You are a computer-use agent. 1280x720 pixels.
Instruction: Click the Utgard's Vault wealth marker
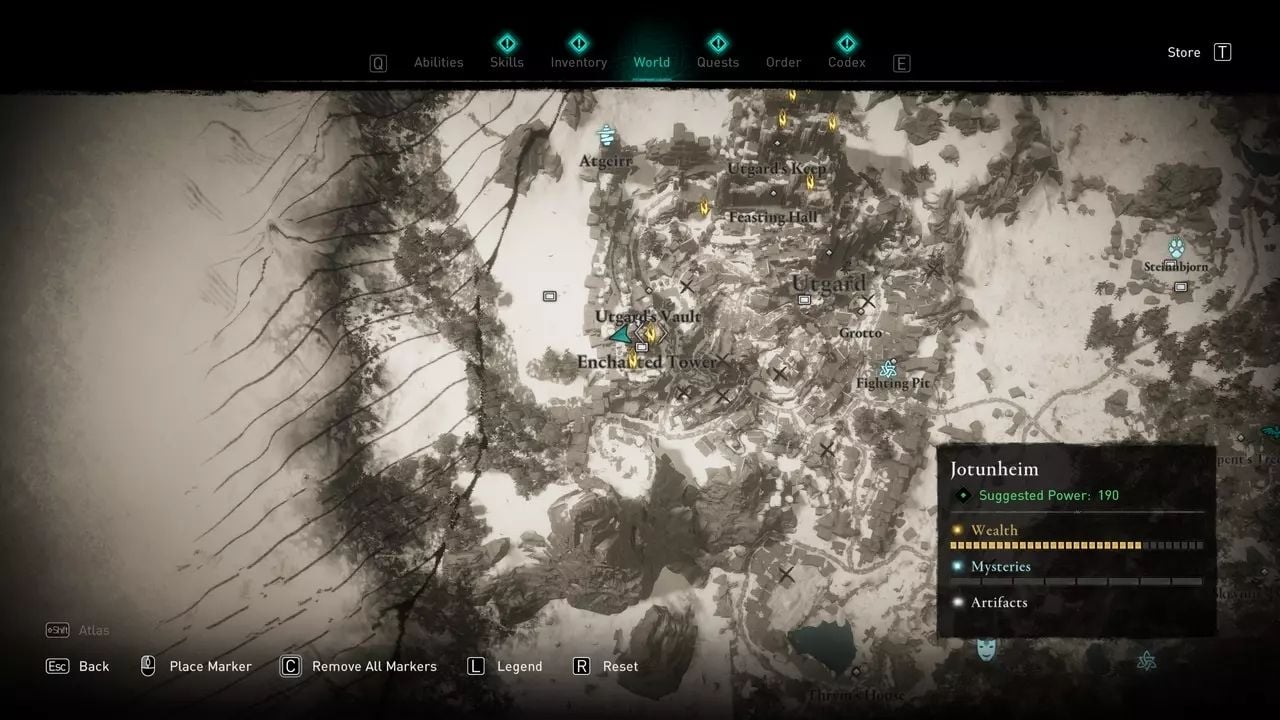651,333
